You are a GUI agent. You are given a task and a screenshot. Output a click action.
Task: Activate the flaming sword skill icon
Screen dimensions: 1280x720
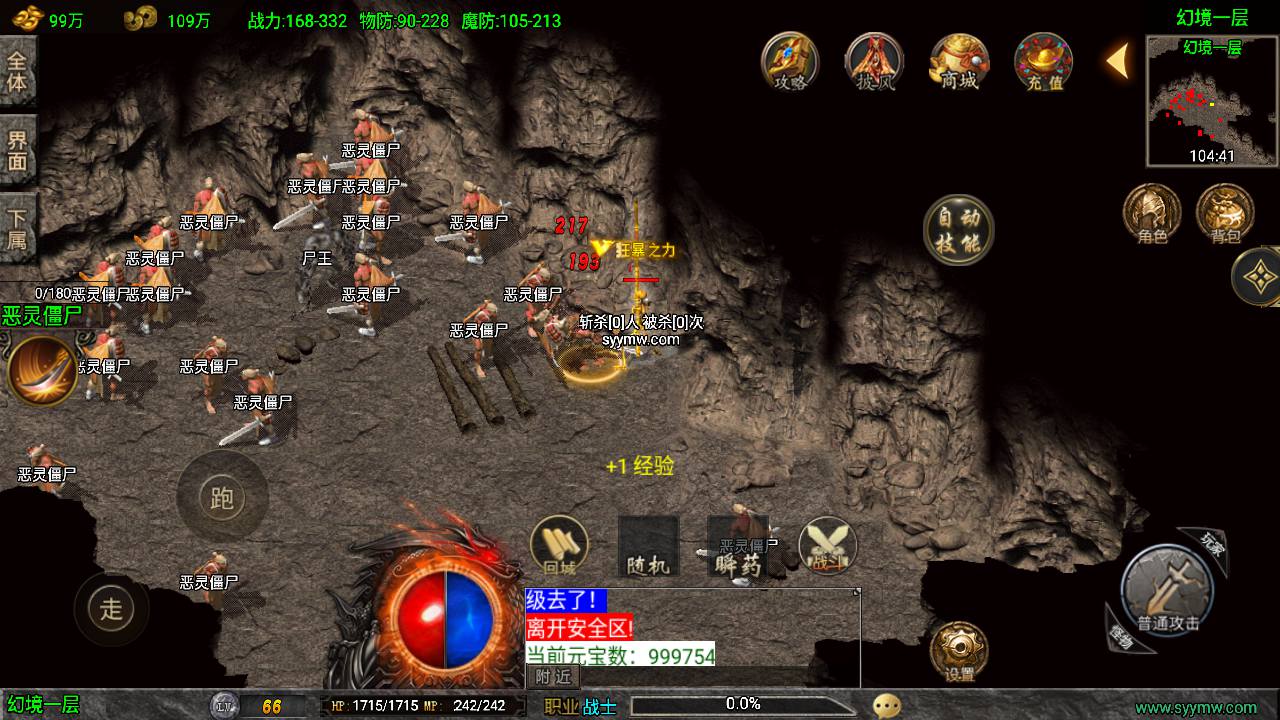point(42,370)
